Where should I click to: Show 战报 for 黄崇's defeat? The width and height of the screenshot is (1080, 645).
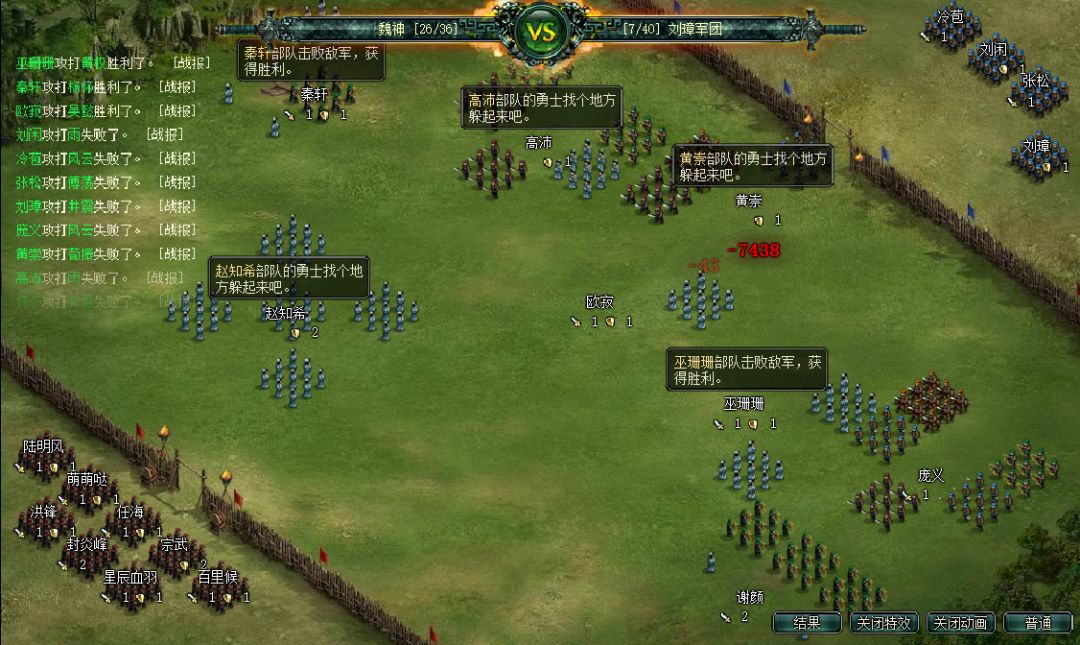pyautogui.click(x=177, y=255)
